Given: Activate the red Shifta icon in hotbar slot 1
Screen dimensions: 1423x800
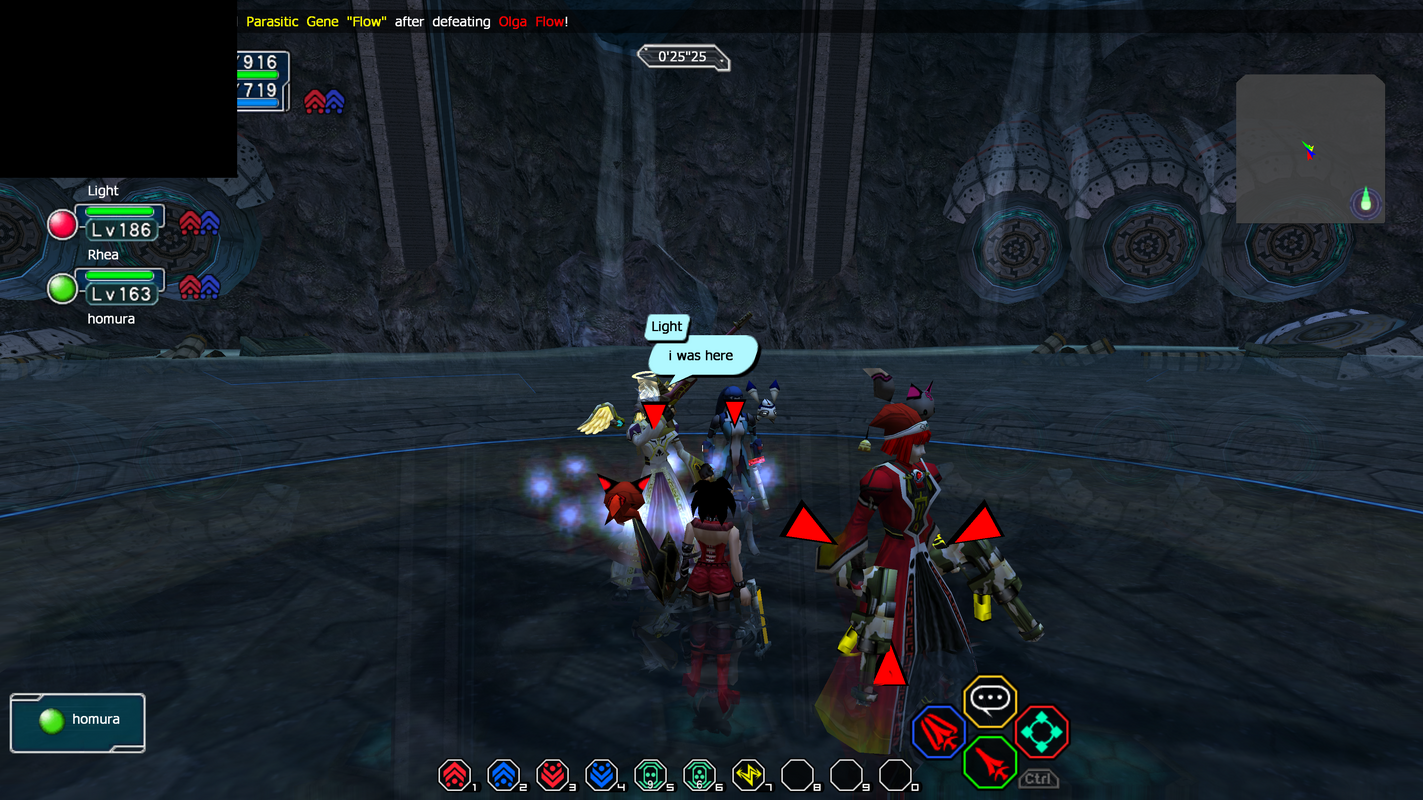Looking at the screenshot, I should click(455, 774).
